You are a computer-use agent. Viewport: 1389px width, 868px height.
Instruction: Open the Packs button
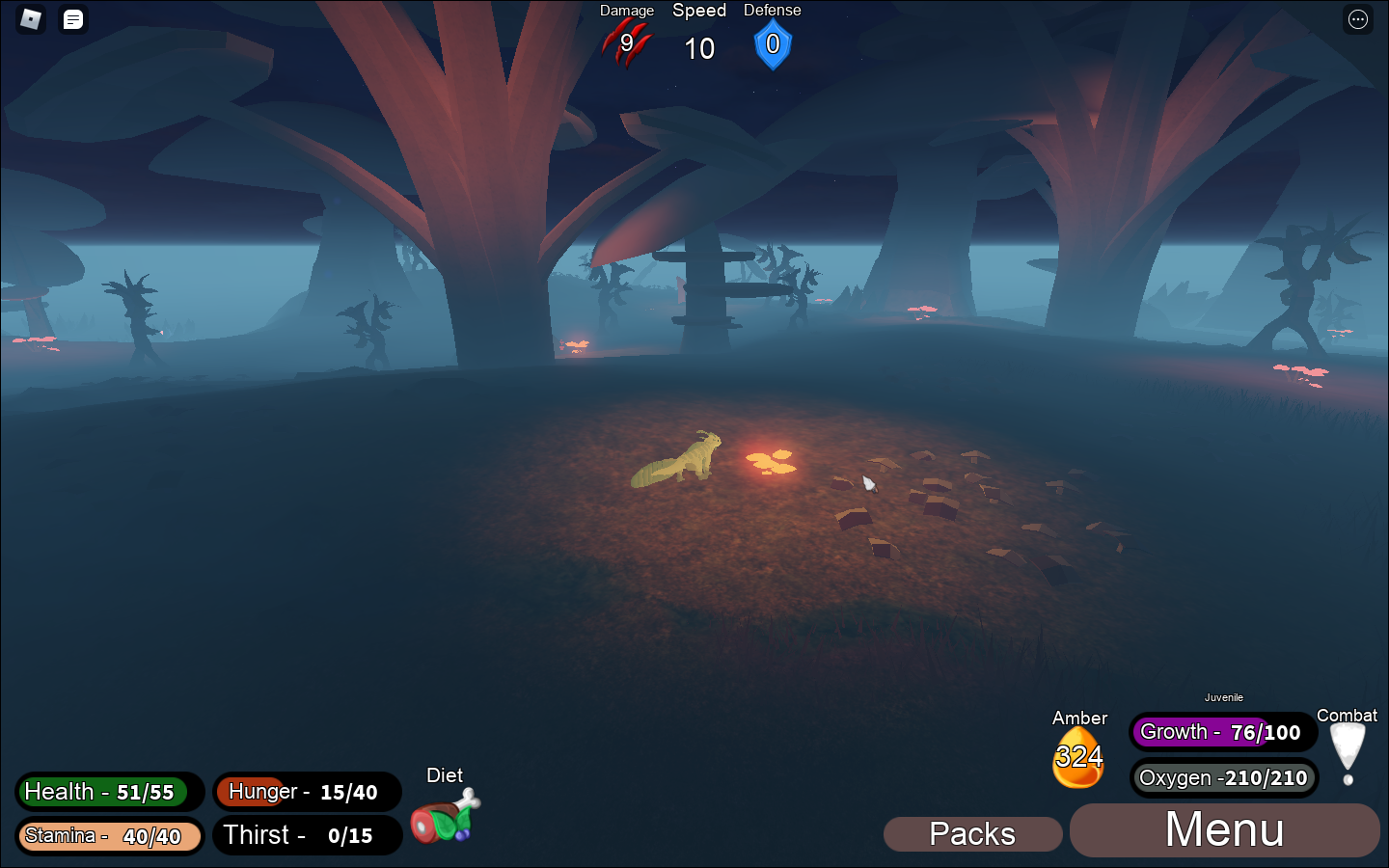point(972,833)
